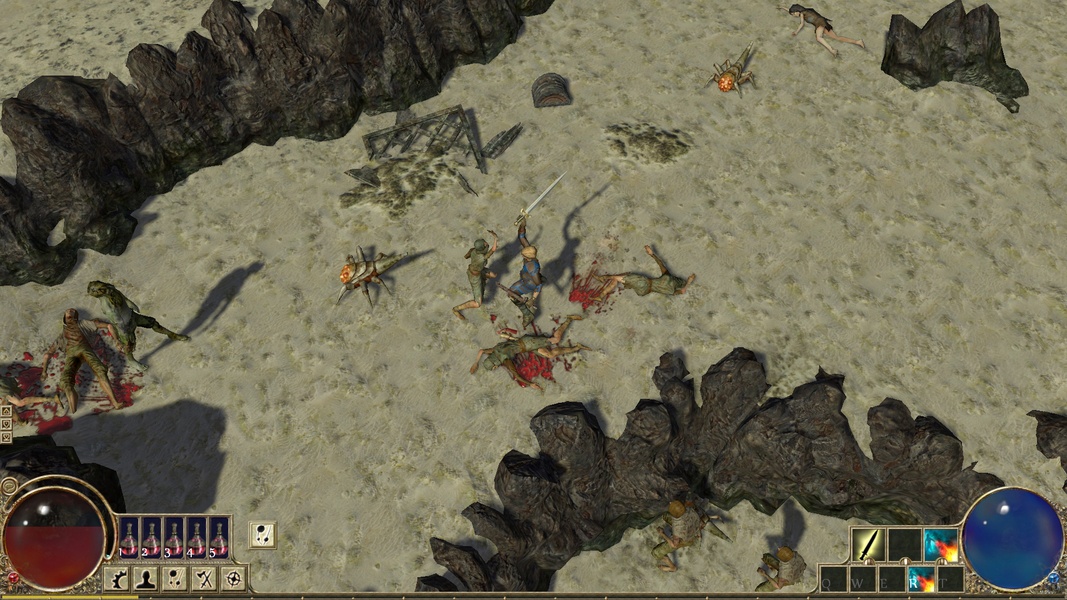Select the sword attack skill slot

[867, 544]
